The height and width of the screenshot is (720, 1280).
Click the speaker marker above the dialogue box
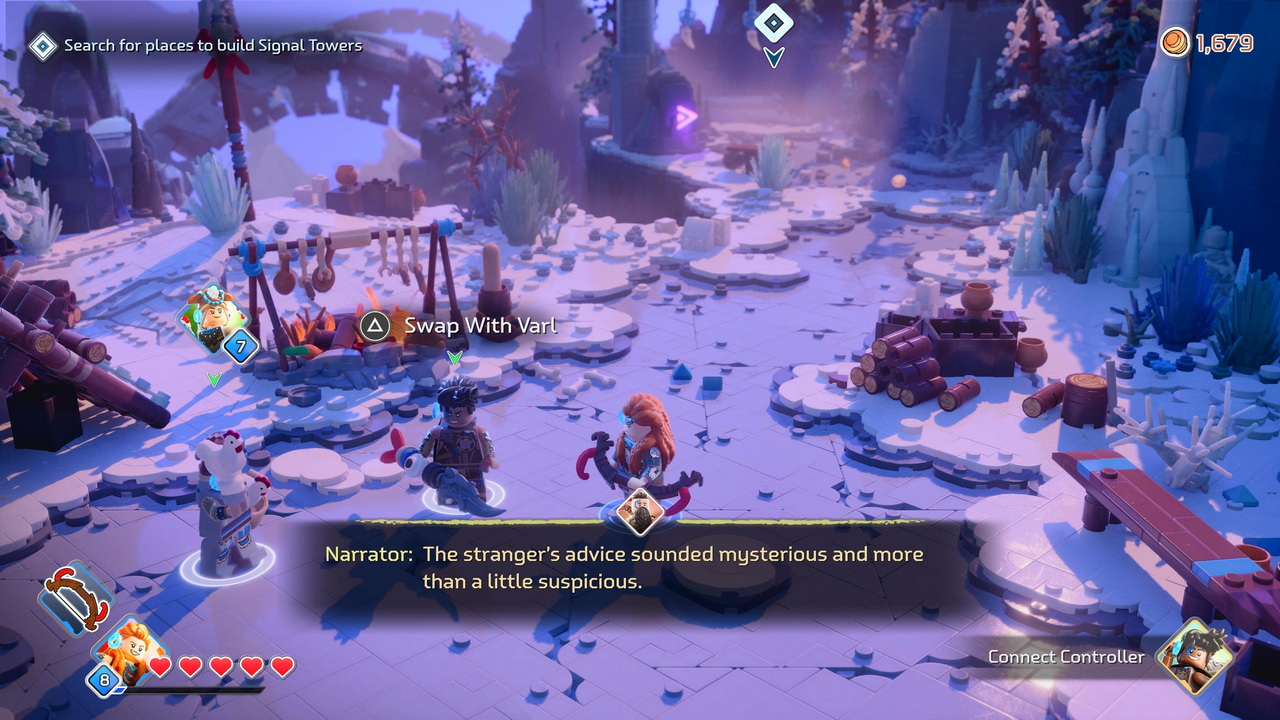[639, 512]
